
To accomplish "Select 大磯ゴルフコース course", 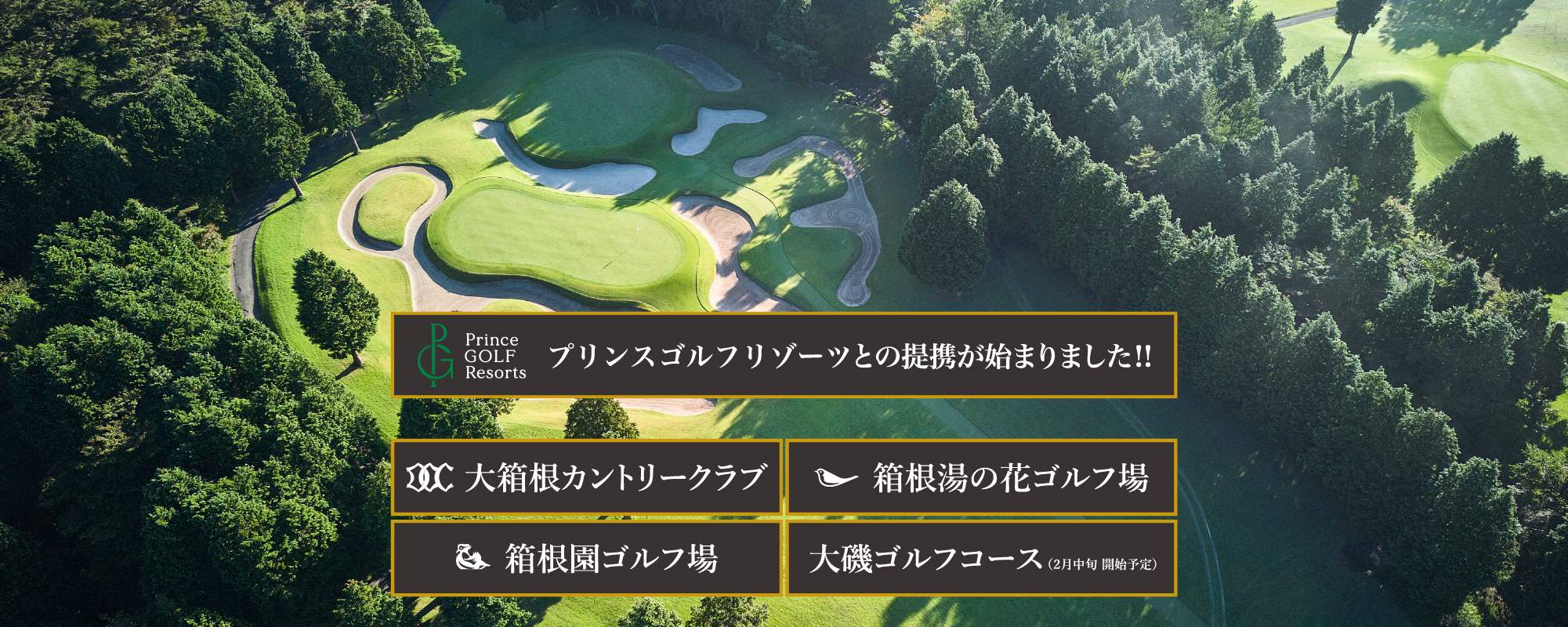I will pyautogui.click(x=981, y=559).
